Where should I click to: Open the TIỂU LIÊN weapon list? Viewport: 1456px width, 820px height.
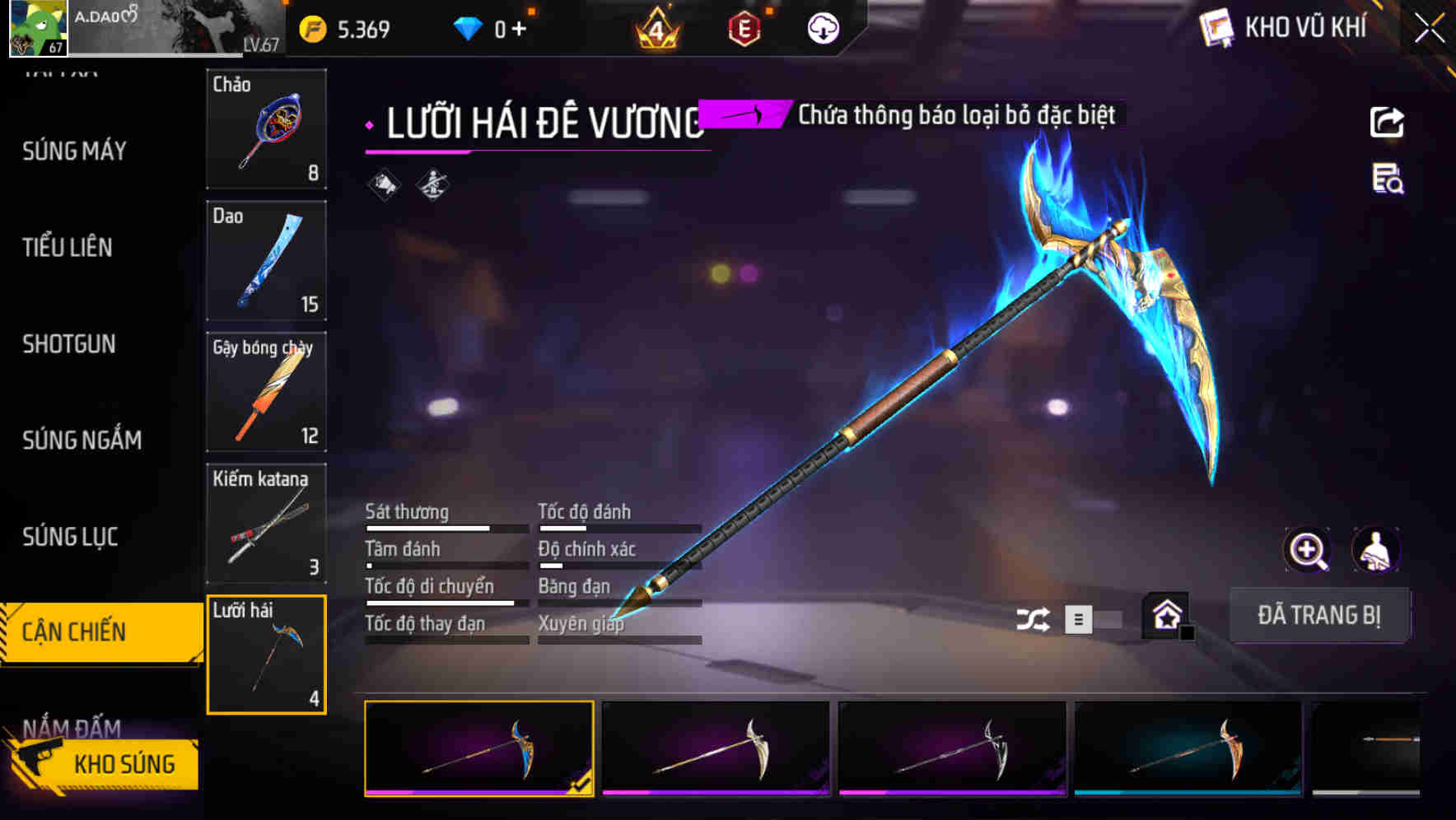(x=68, y=247)
